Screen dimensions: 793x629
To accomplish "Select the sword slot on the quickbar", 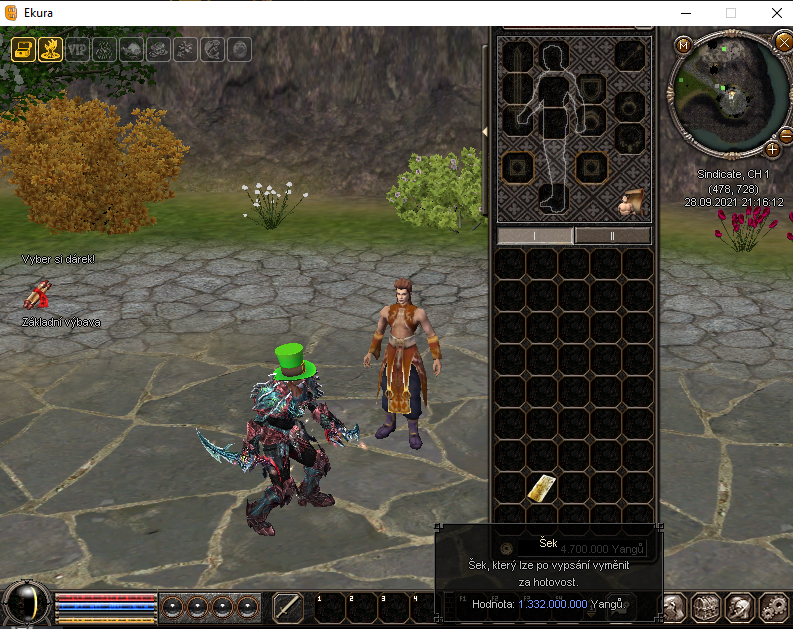I will click(288, 606).
